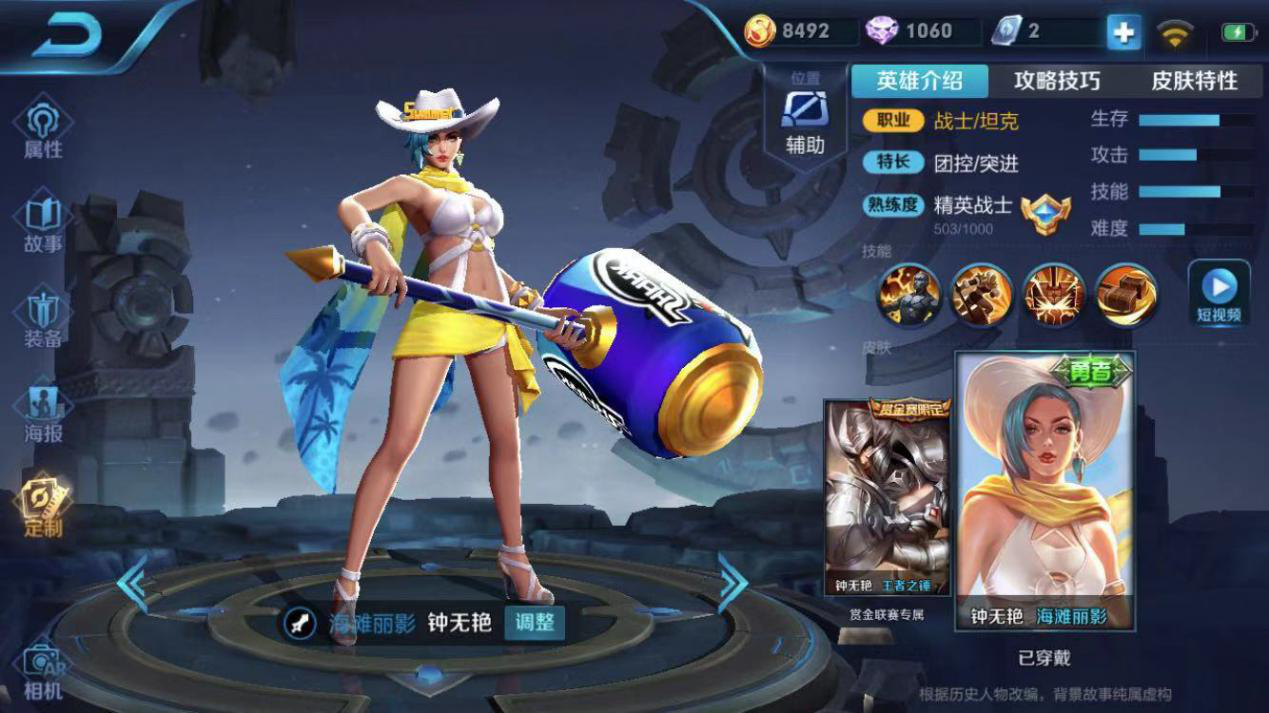Viewport: 1269px width, 713px height.
Task: Open the 故事 story section
Action: click(43, 225)
